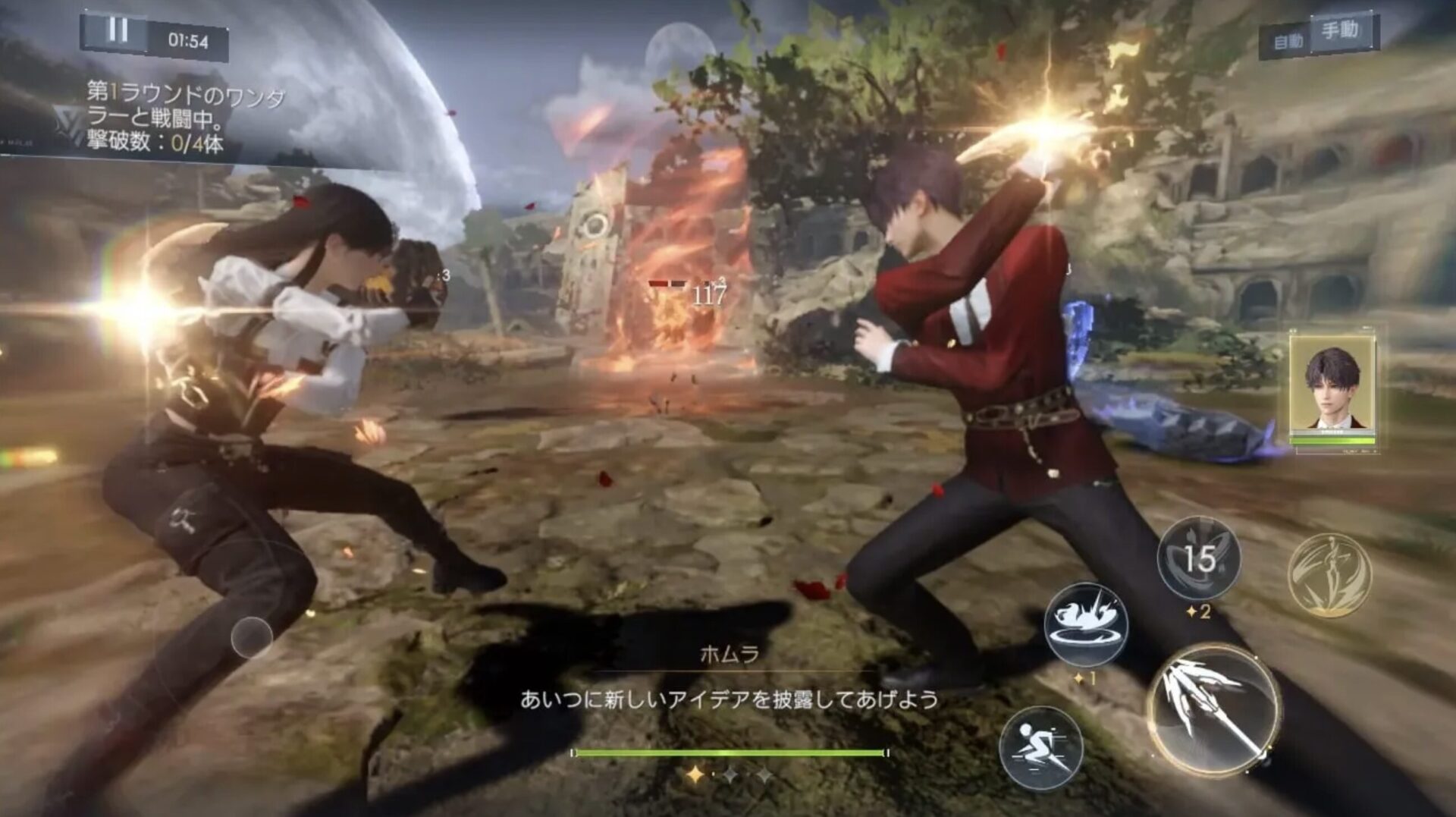The image size is (1456, 817).
Task: Trigger the basic attack button
Action: (1212, 710)
